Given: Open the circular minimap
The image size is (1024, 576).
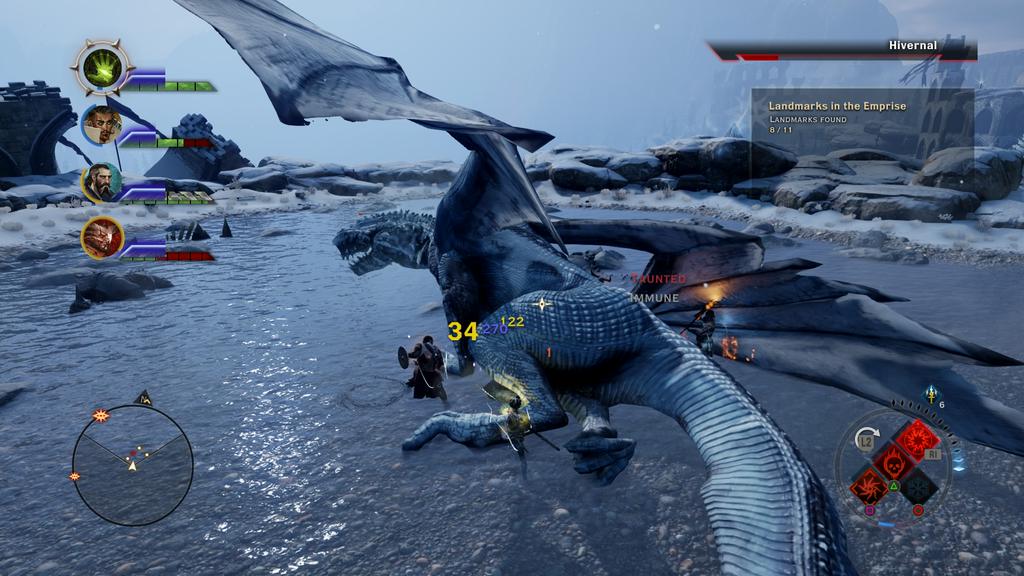Looking at the screenshot, I should [132, 464].
